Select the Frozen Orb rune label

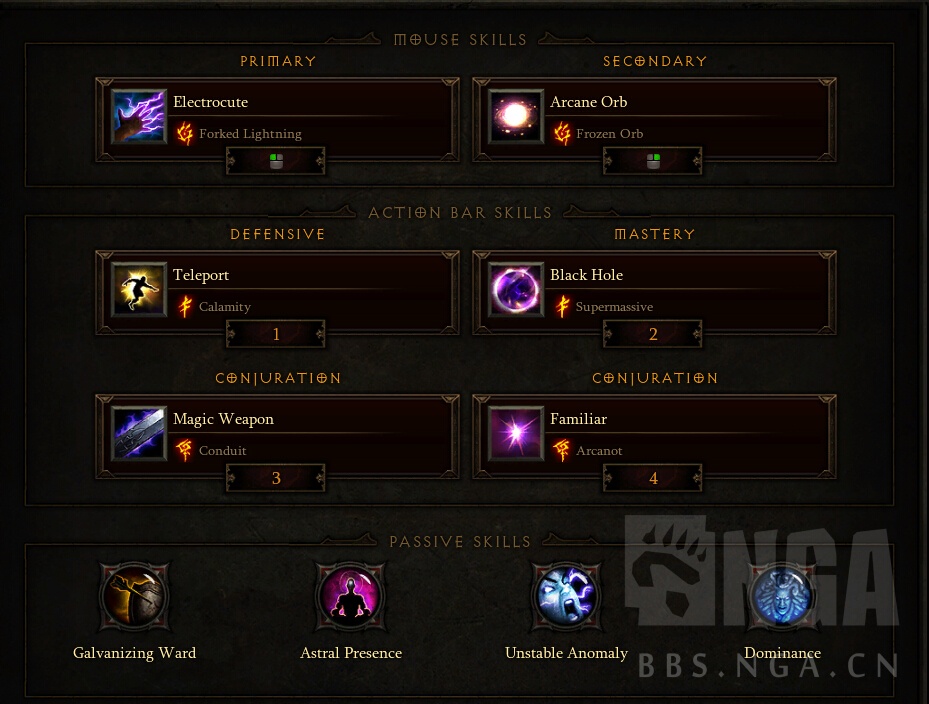pos(609,134)
